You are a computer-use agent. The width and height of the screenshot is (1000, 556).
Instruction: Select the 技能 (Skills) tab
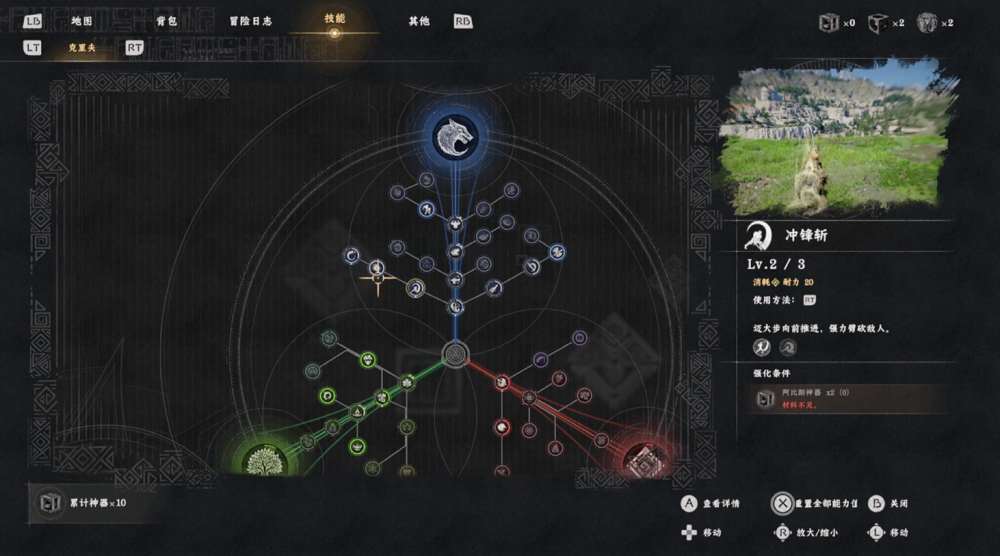pyautogui.click(x=334, y=20)
